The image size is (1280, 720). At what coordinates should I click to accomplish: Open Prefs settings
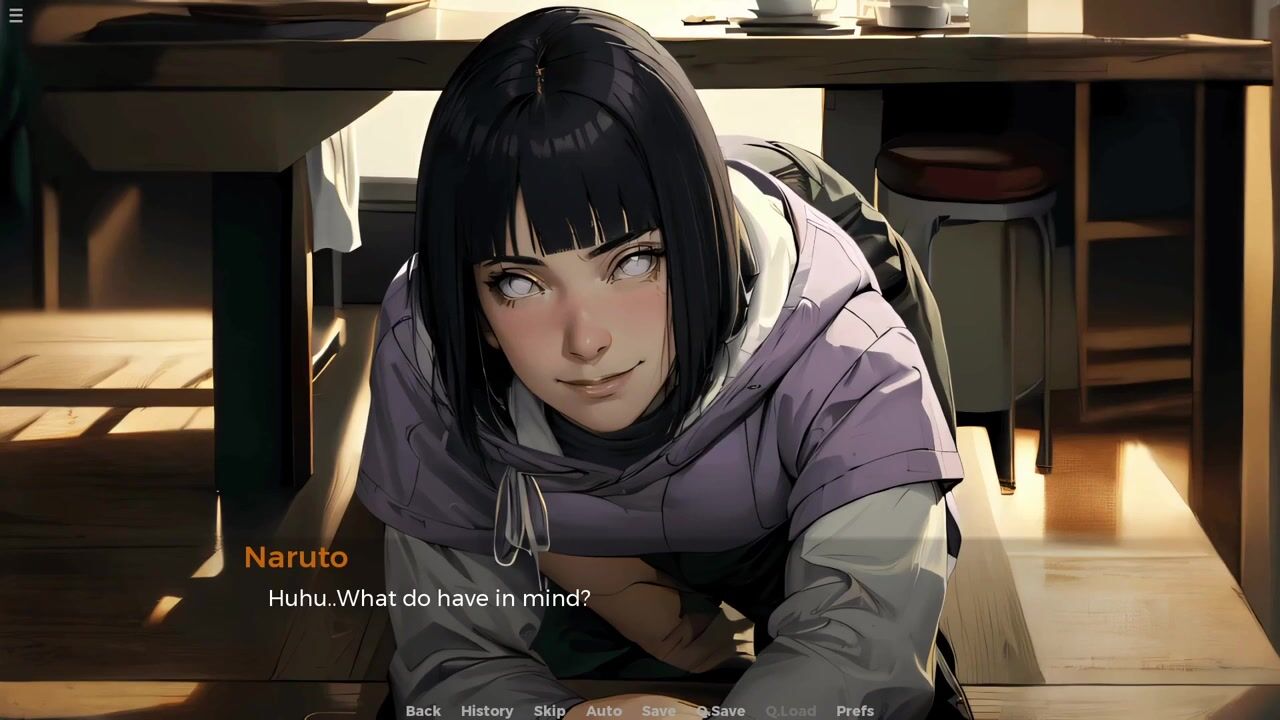coord(855,711)
